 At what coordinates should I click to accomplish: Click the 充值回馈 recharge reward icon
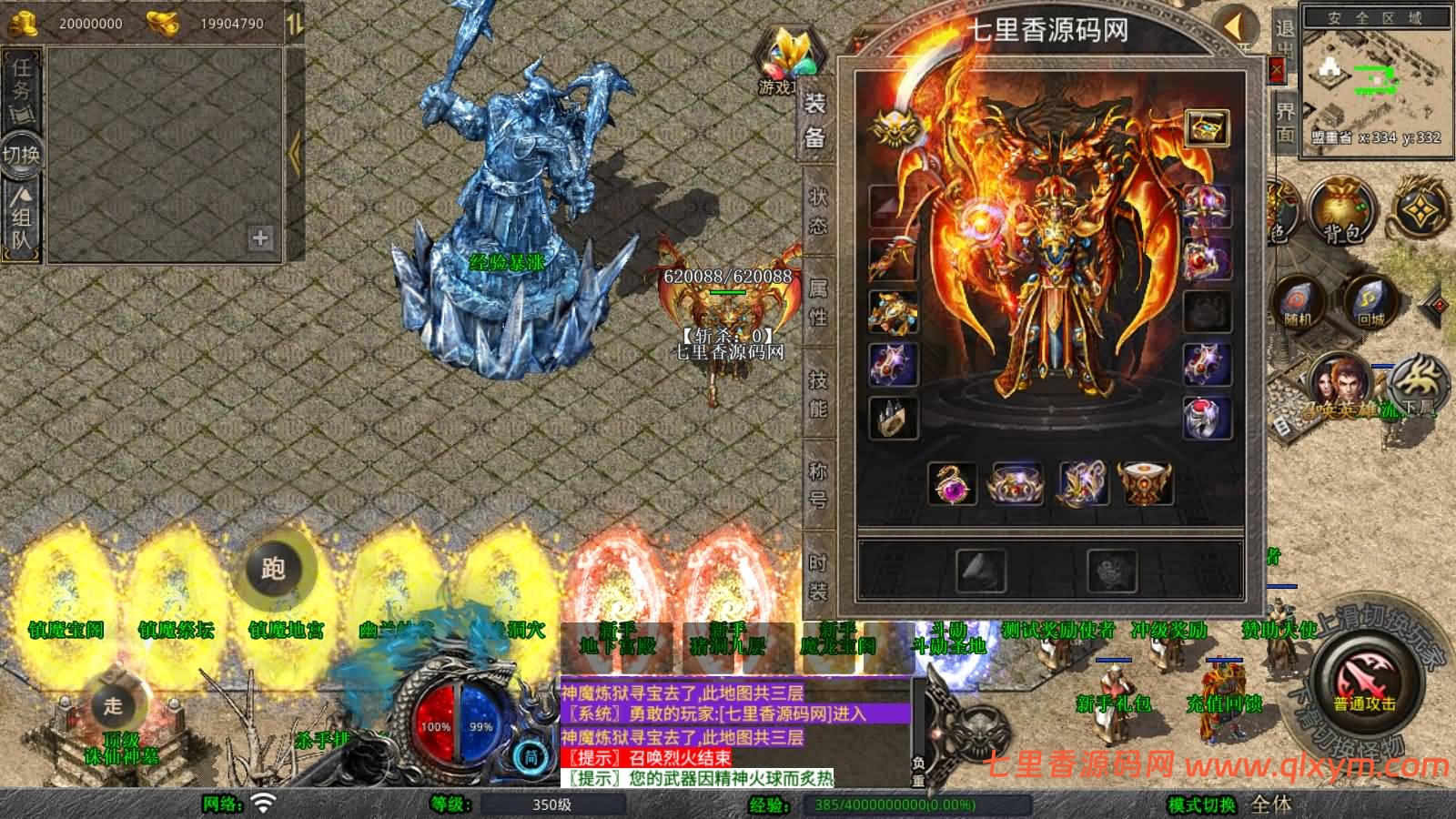tap(1224, 703)
